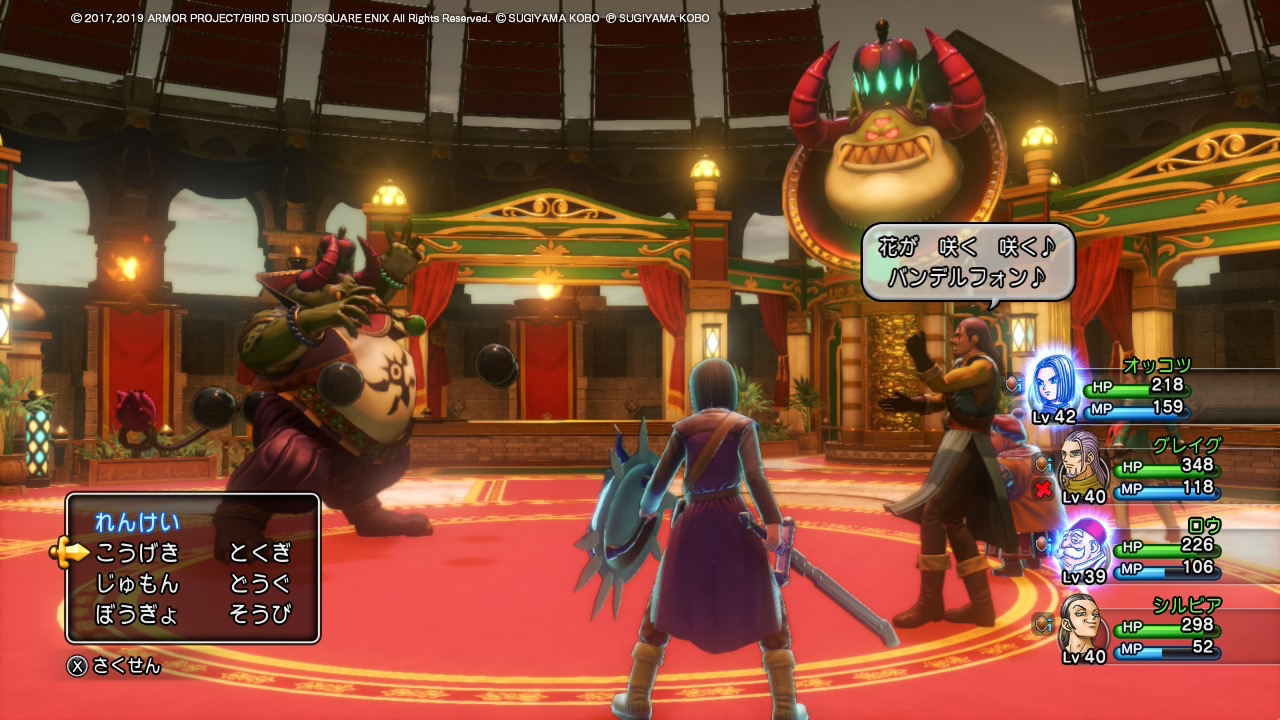Select ロウ's party portrait
1280x720 pixels.
[x=1084, y=546]
